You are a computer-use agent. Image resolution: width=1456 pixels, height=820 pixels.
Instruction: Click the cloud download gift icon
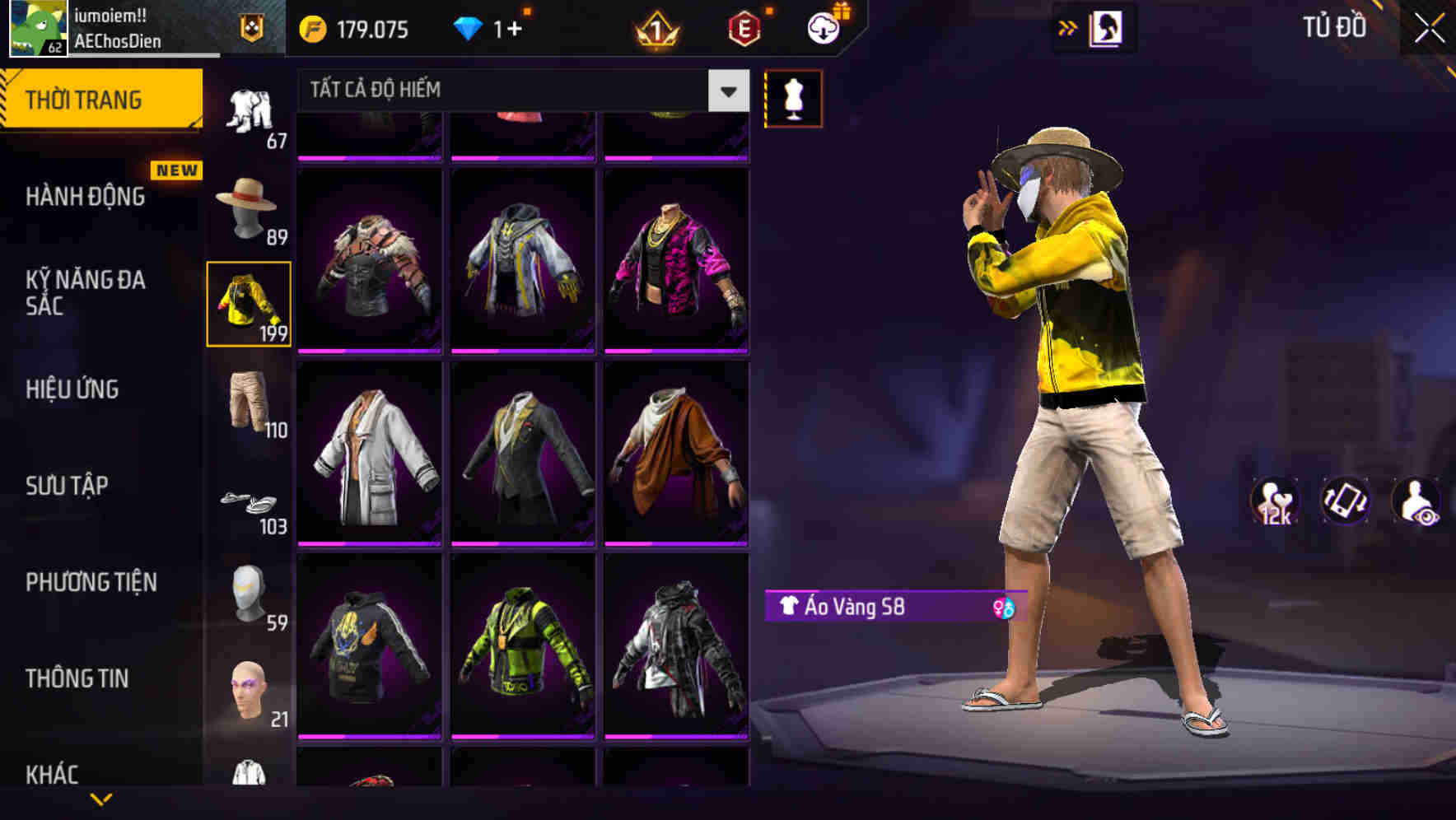821,27
